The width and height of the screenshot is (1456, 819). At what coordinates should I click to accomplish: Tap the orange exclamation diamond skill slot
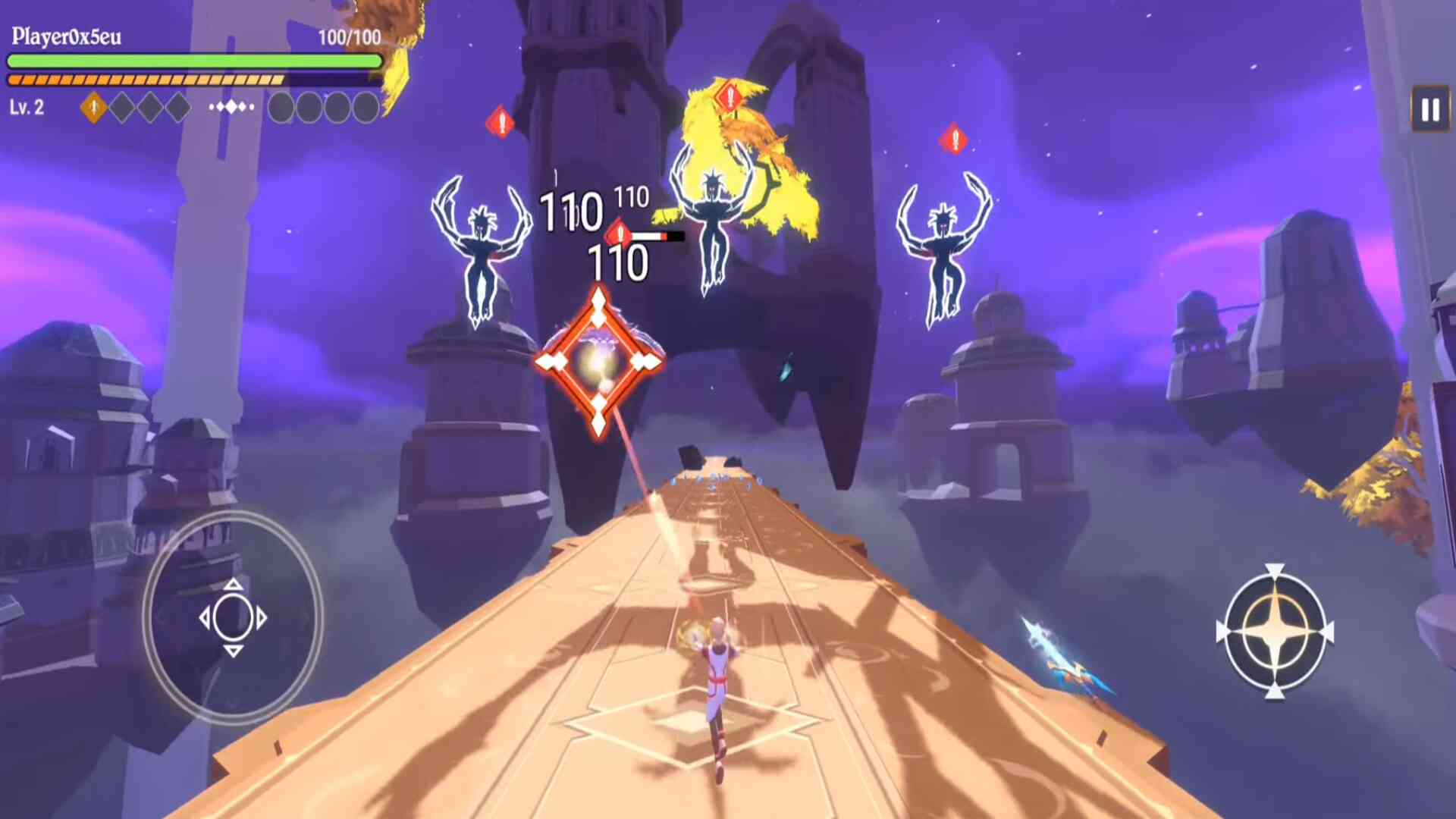pyautogui.click(x=94, y=108)
